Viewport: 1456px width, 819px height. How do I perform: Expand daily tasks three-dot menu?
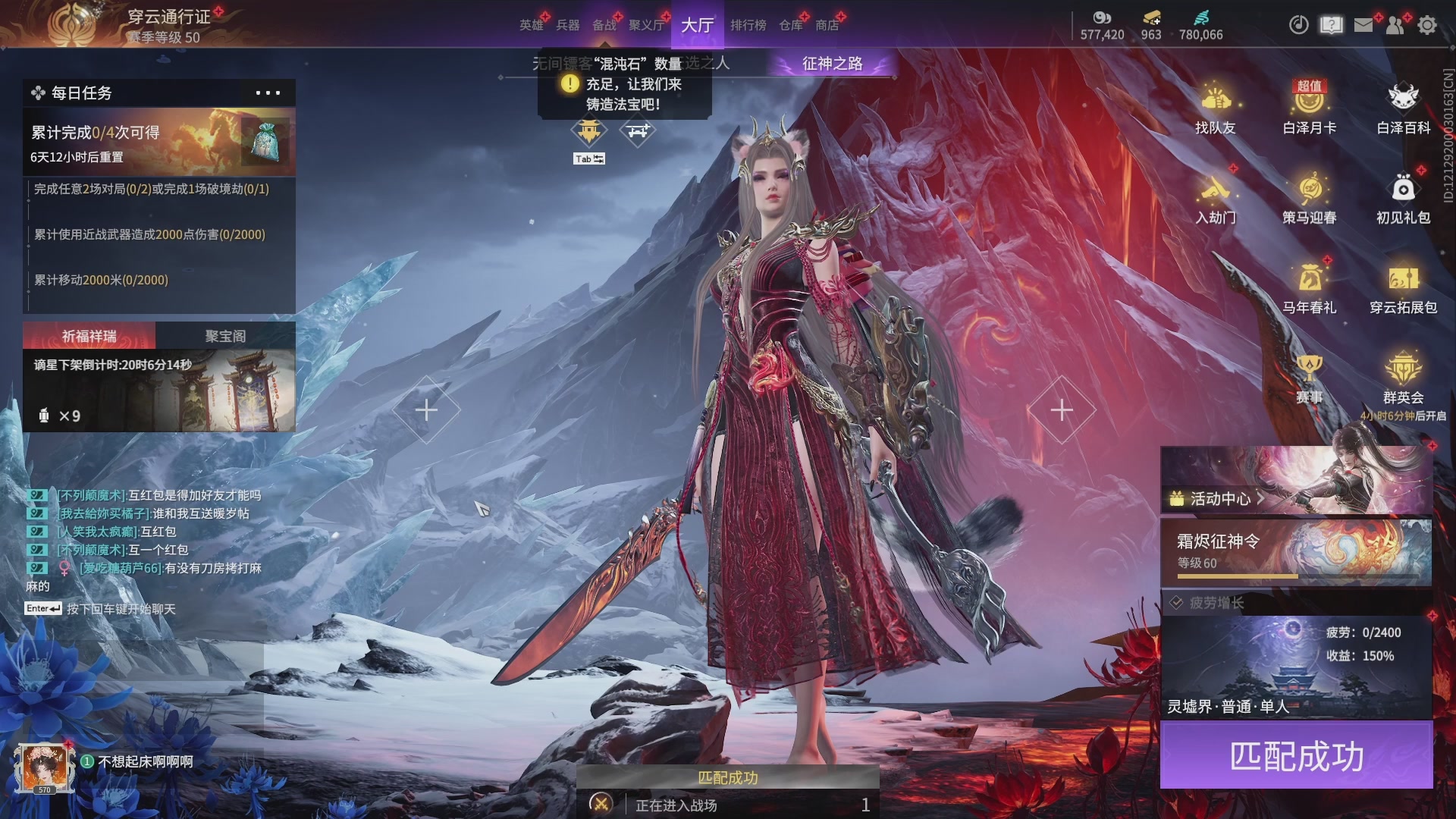coord(268,93)
